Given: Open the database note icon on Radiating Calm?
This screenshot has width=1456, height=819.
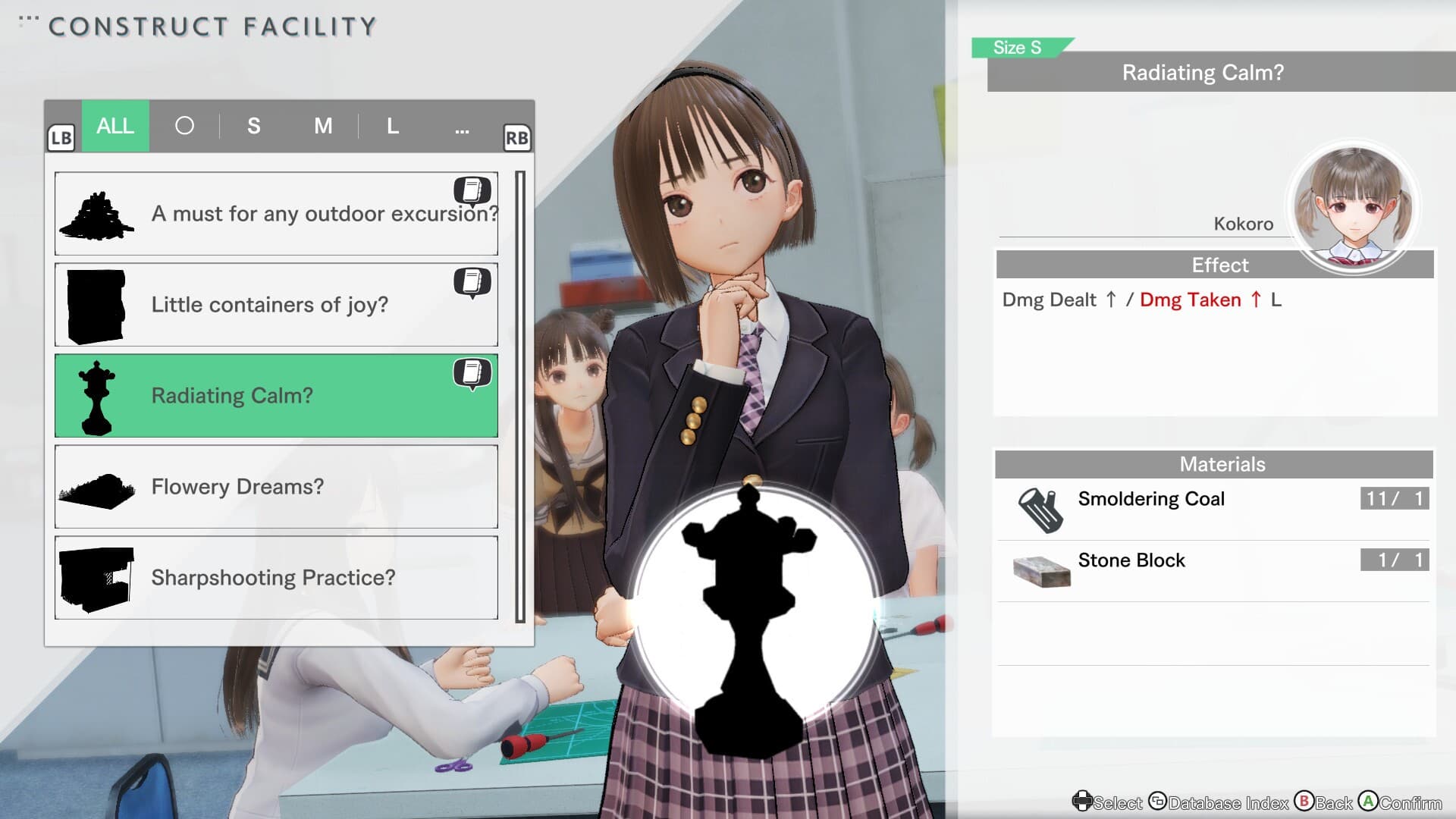Looking at the screenshot, I should coord(474,373).
